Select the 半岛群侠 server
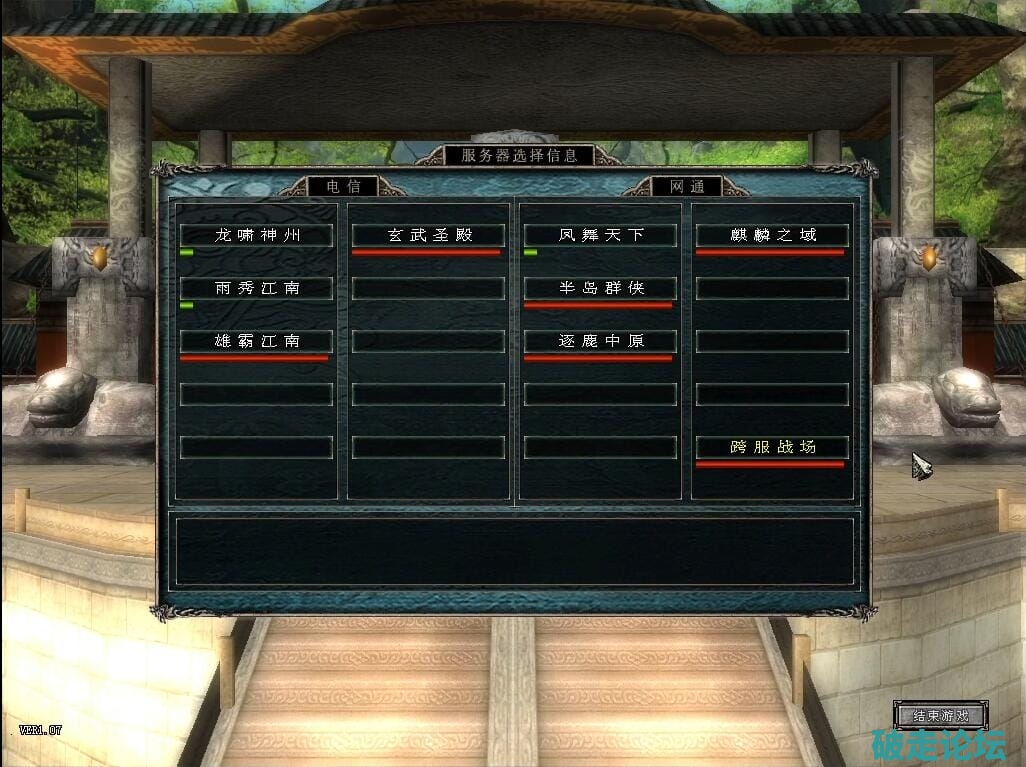1026x767 pixels. [x=600, y=288]
